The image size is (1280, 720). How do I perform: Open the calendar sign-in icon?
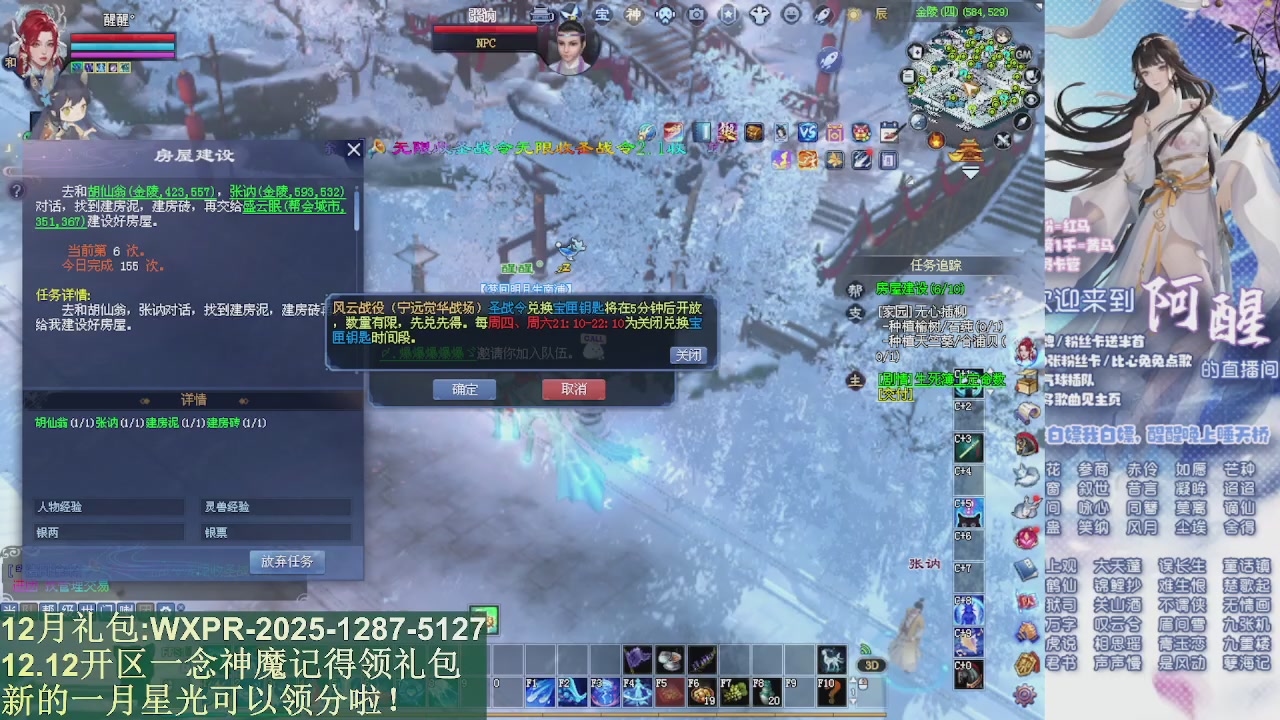(890, 132)
